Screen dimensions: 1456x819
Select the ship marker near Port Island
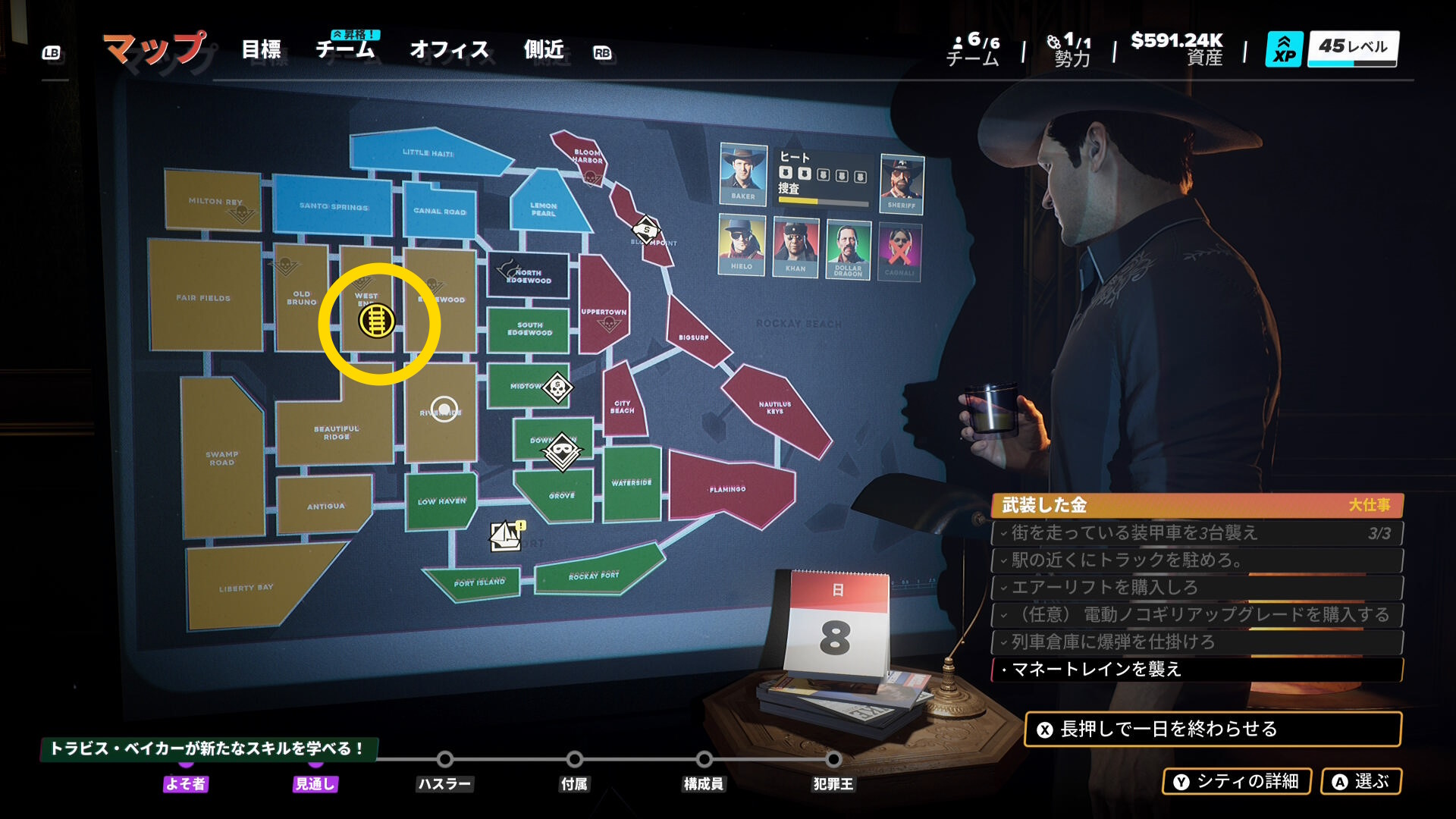[x=506, y=535]
